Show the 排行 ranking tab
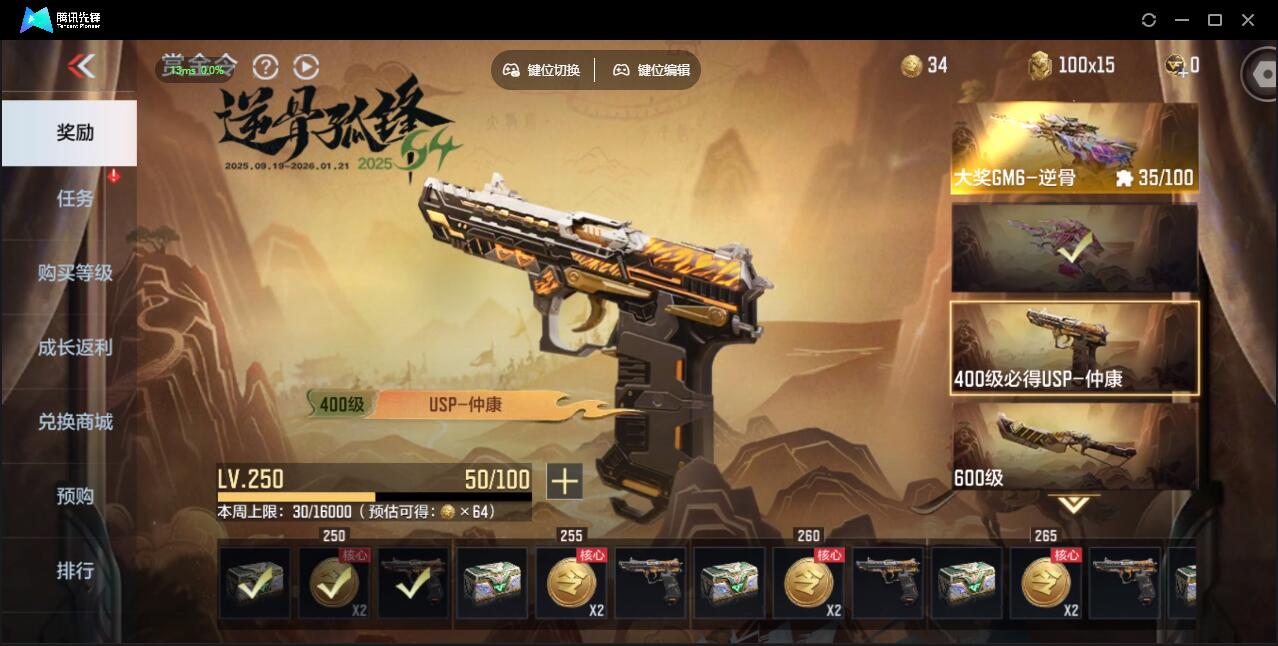This screenshot has width=1278, height=646. point(75,571)
